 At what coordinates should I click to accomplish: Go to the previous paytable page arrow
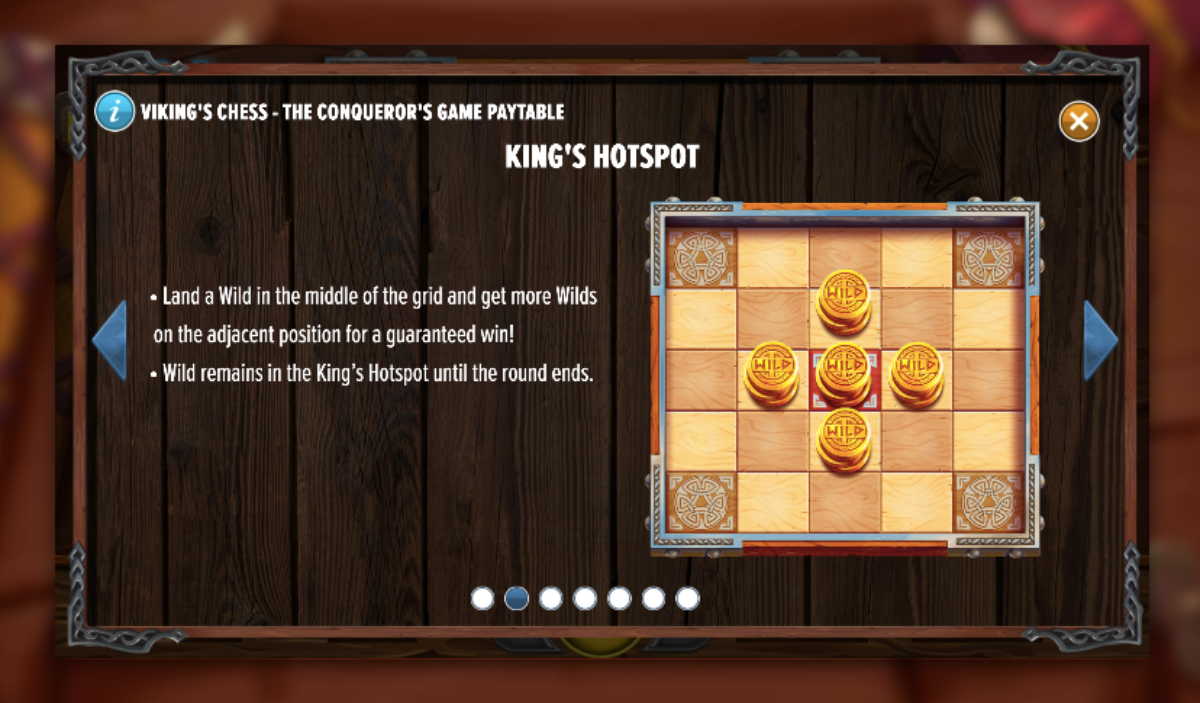[111, 340]
